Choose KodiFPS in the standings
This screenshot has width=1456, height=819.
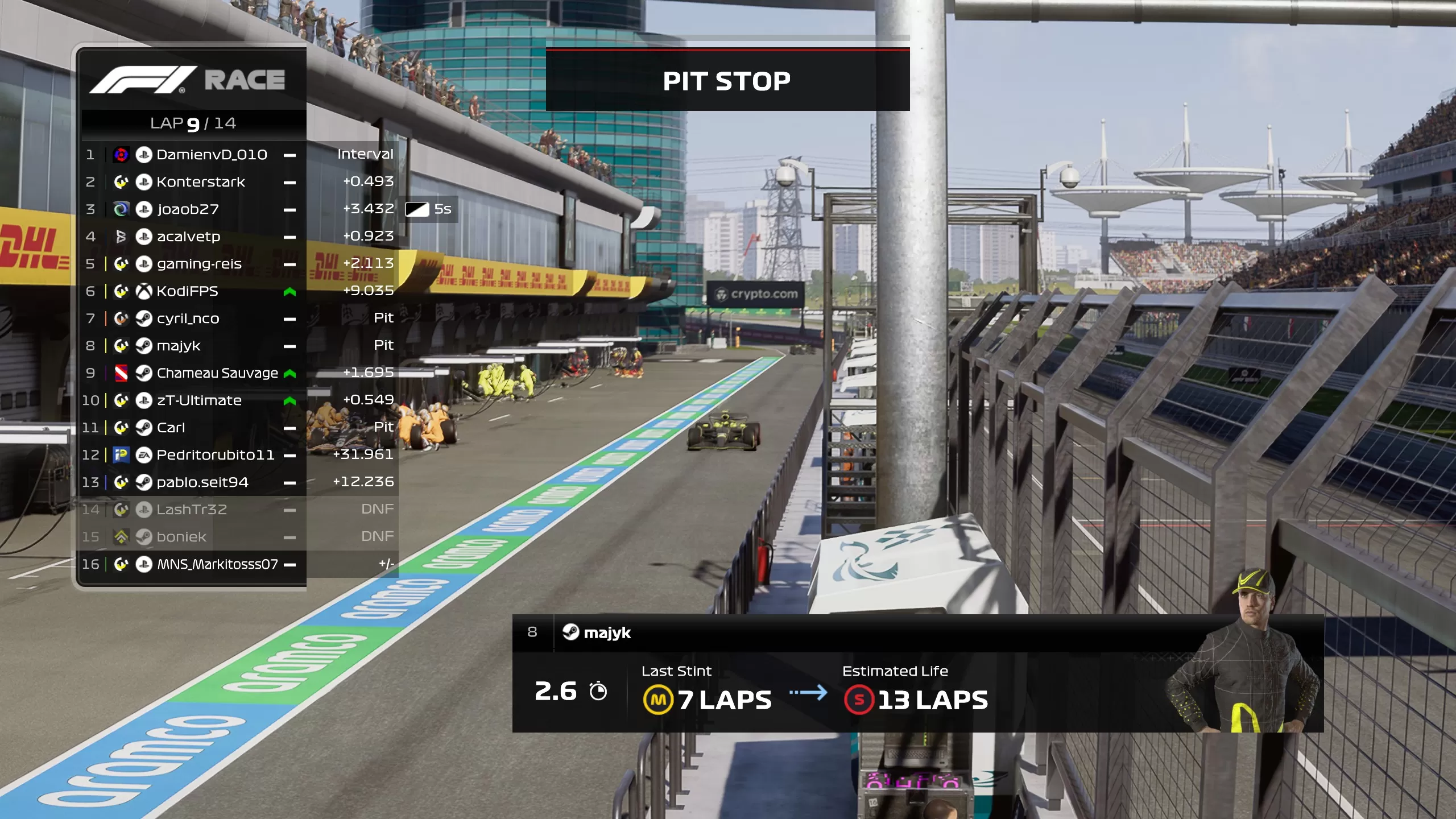[187, 291]
